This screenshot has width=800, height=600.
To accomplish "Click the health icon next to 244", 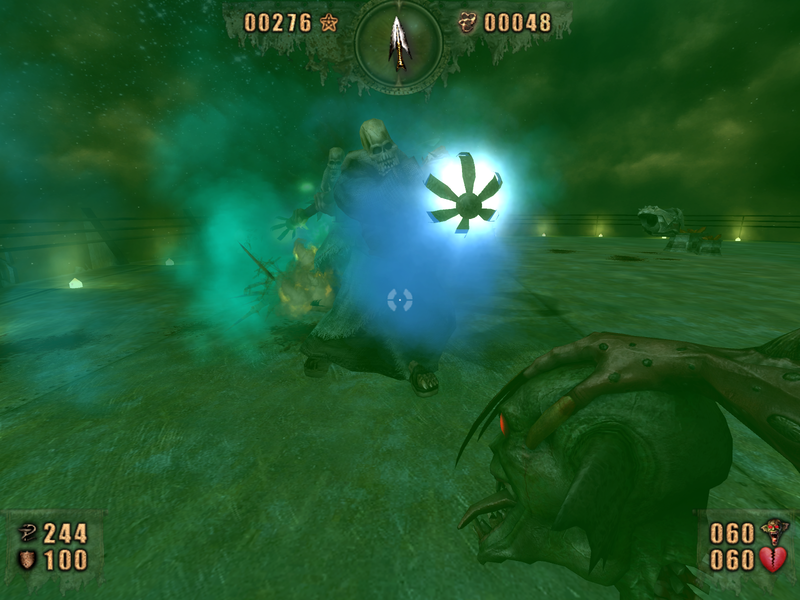I will coord(28,534).
